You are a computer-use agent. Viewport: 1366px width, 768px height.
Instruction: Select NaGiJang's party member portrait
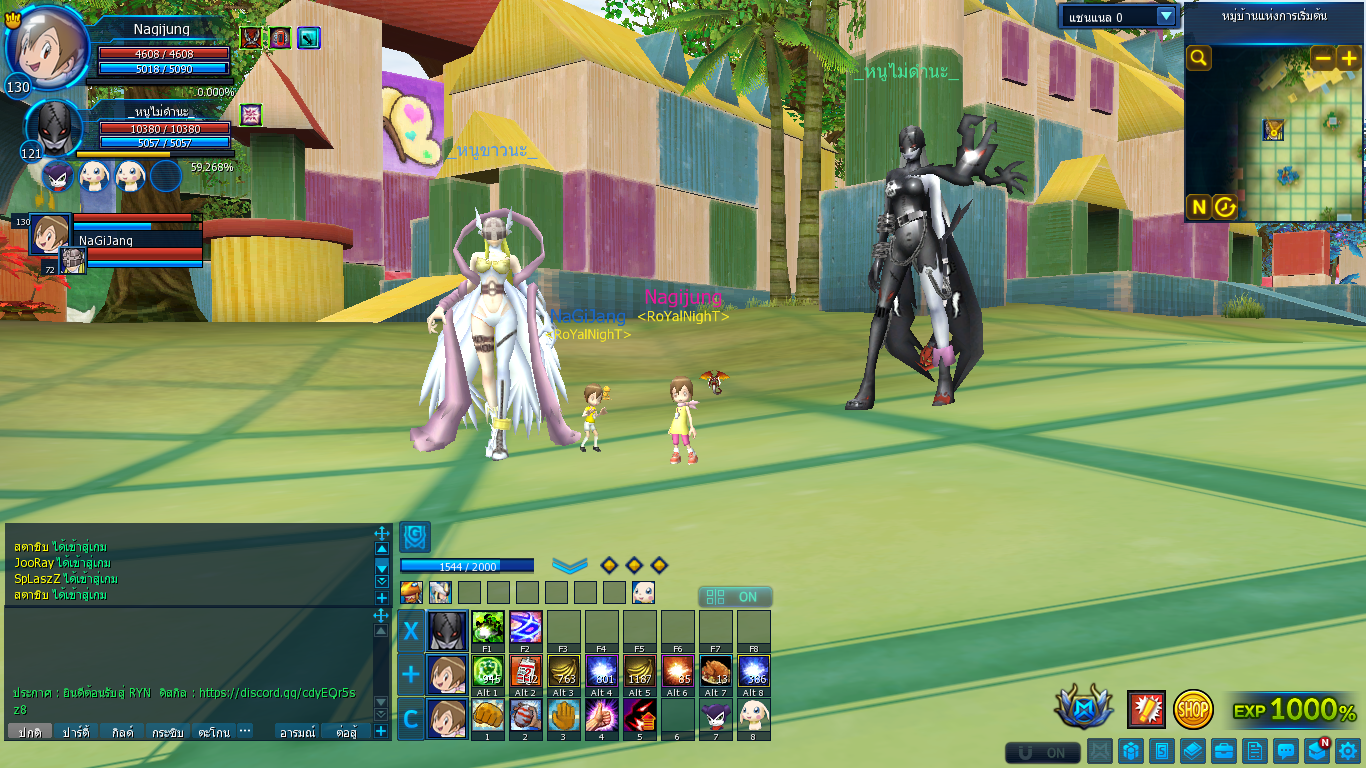[50, 233]
